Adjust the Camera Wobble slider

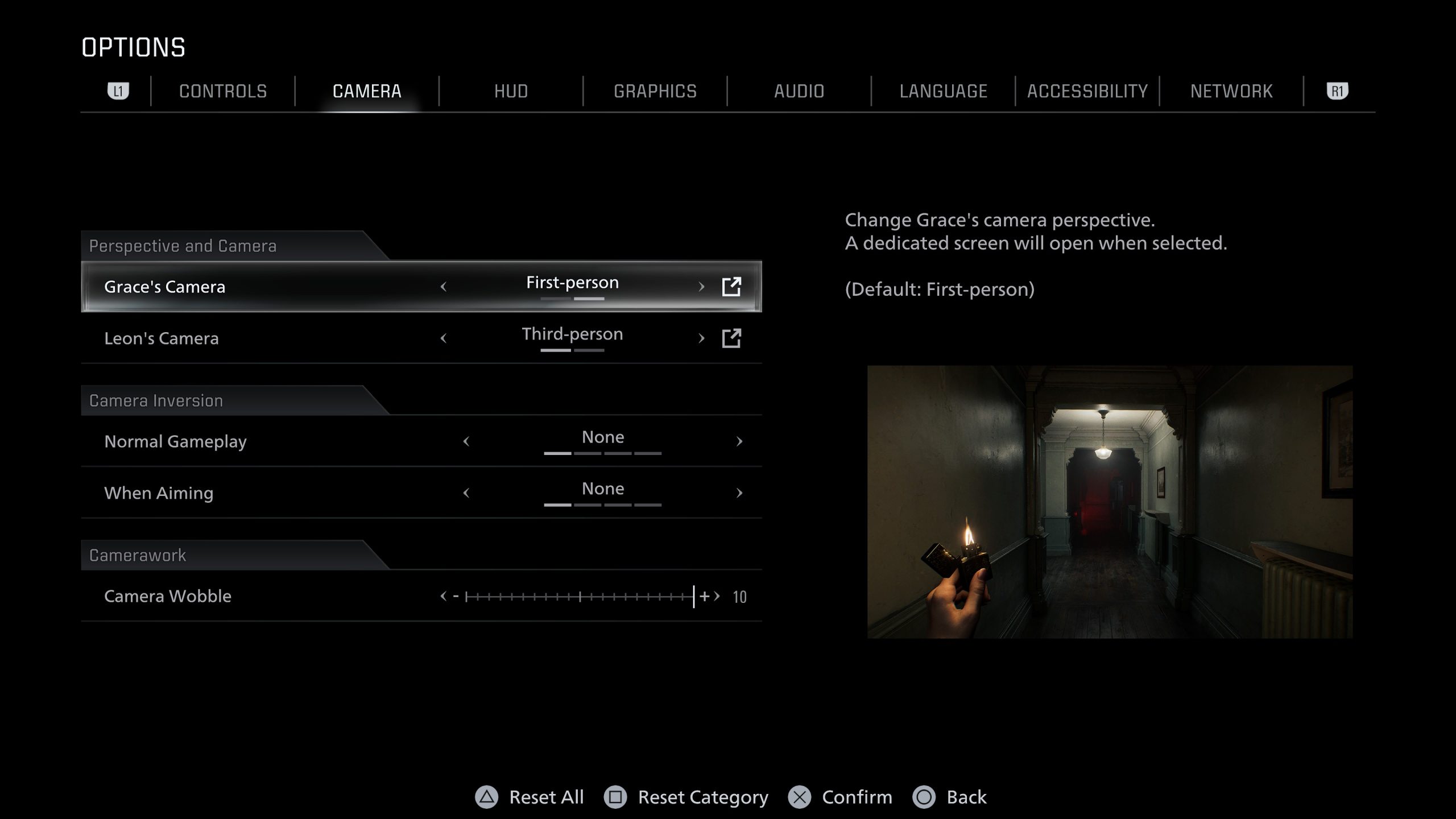coord(580,597)
